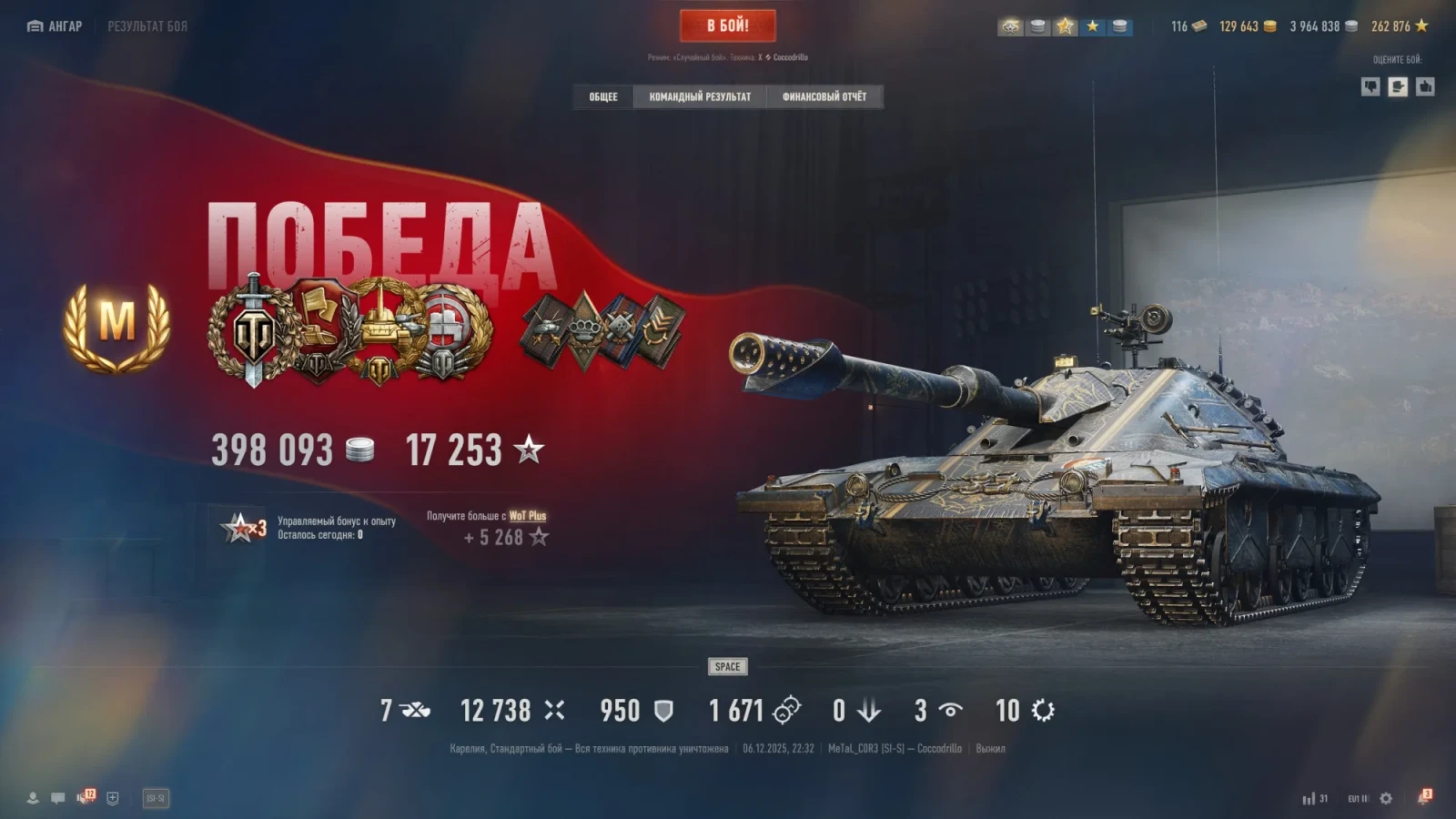Open the Финансовый отчёт tab

(x=824, y=96)
